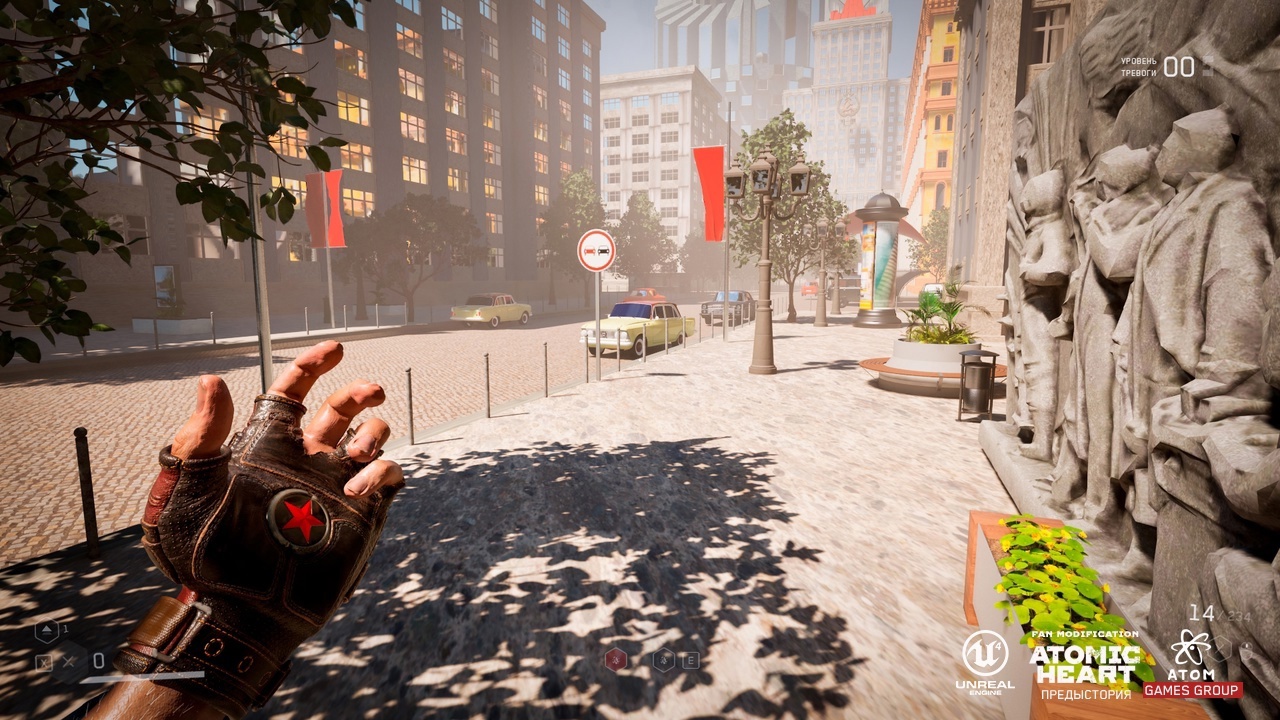Activate the red hexagon ability icon
The height and width of the screenshot is (720, 1280).
tap(615, 659)
